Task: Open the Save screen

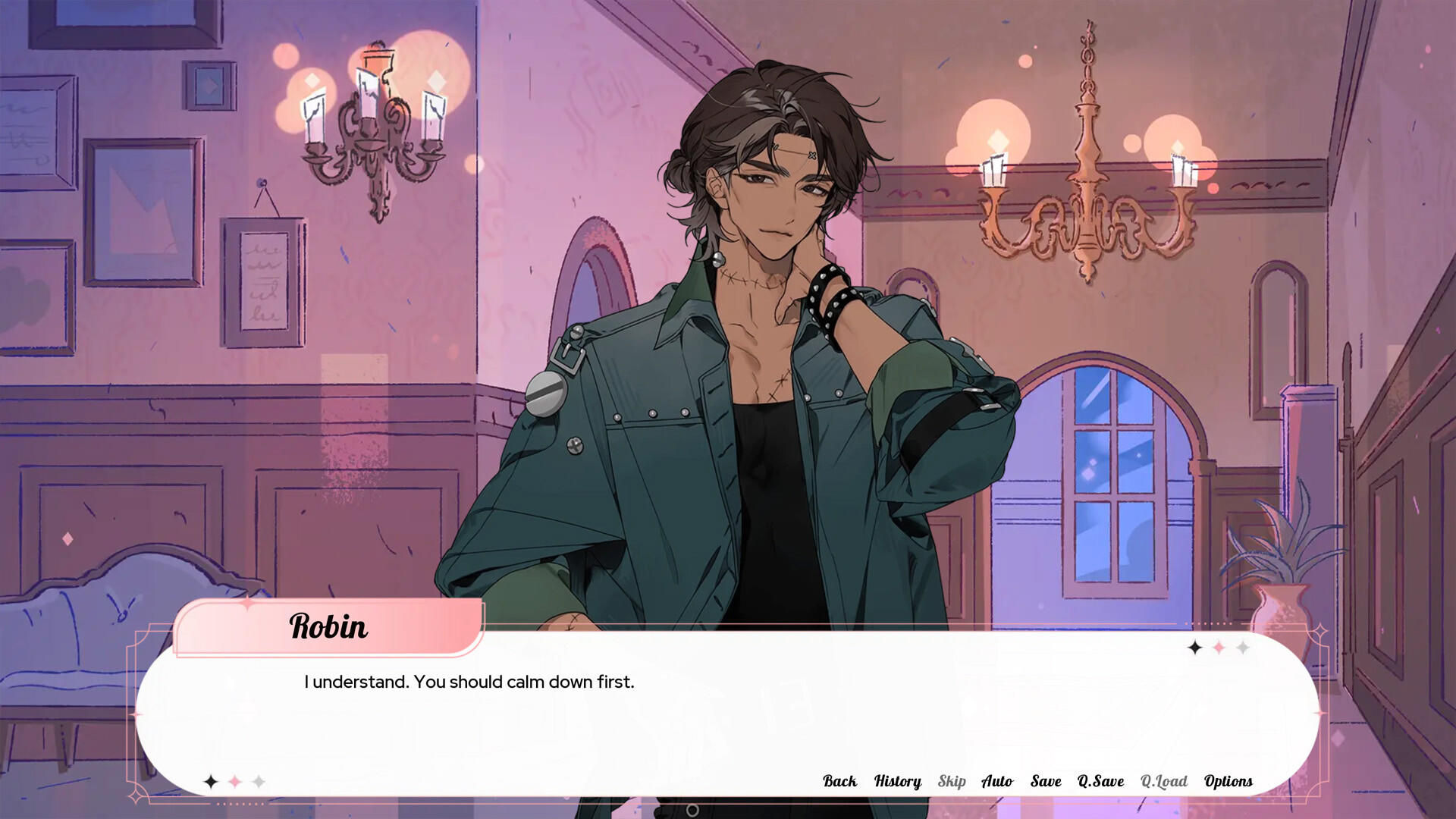Action: pos(1046,781)
